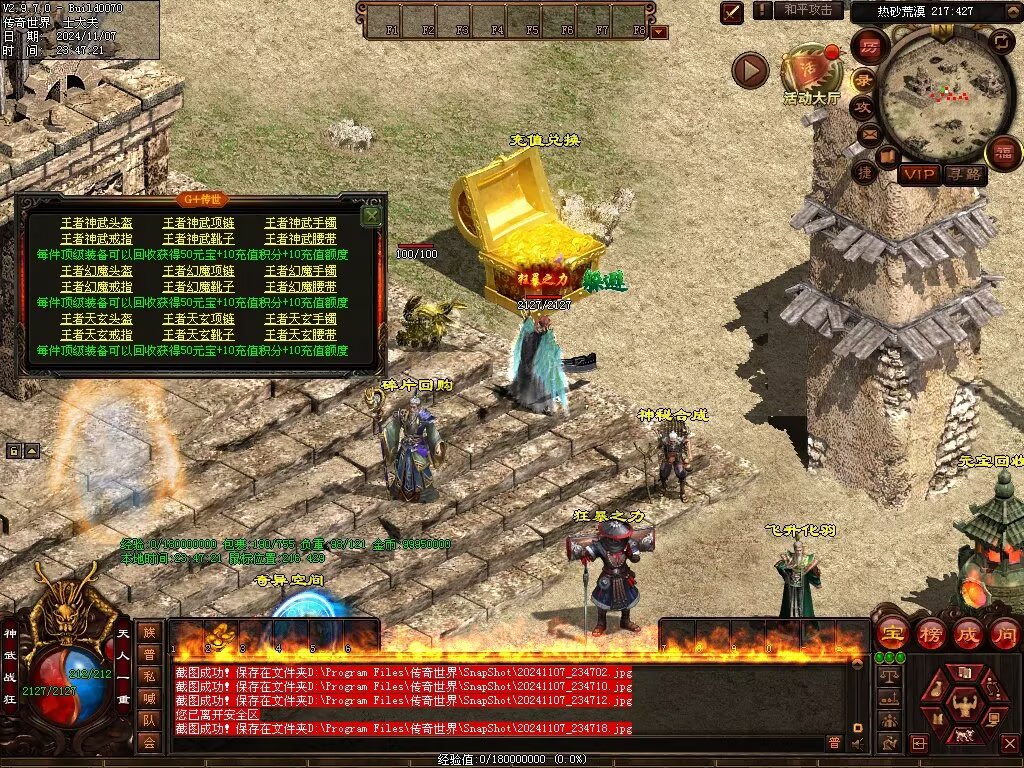Click the 王者神武头盔 equipment link
Viewport: 1024px width, 768px height.
click(x=96, y=223)
